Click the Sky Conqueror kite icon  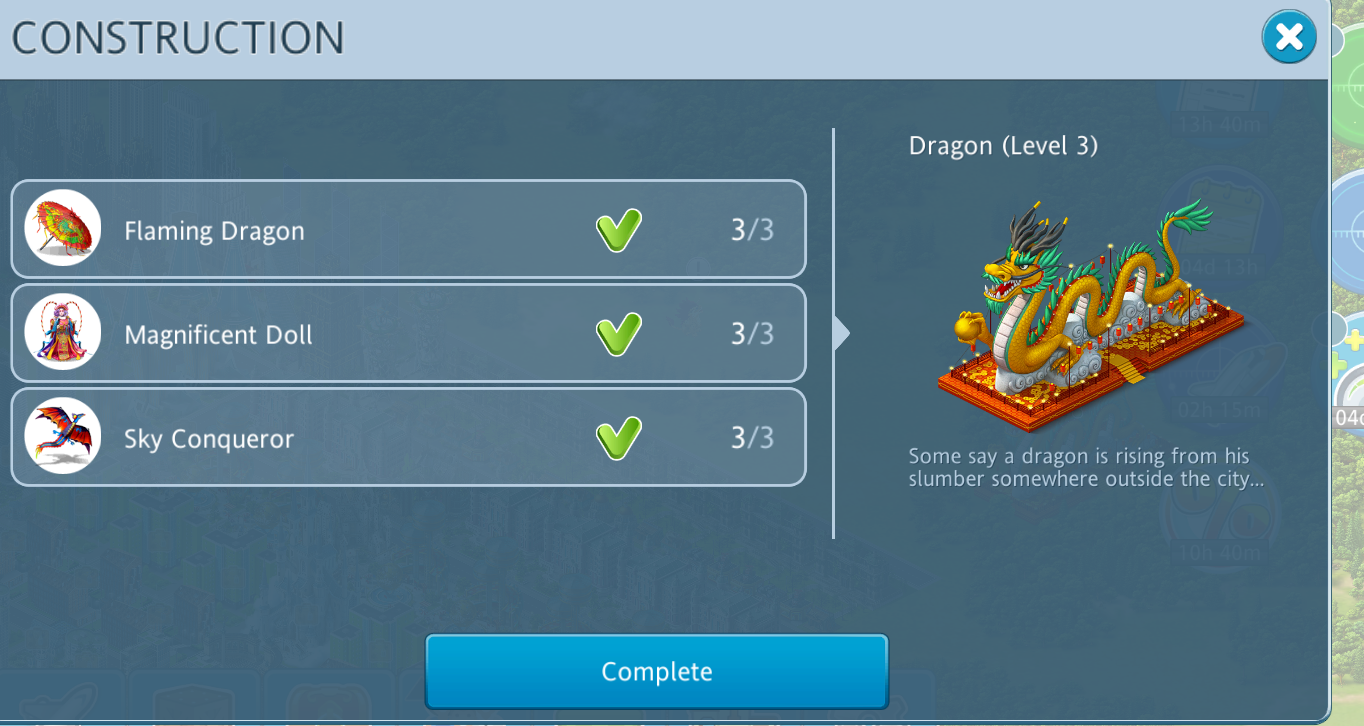click(63, 436)
